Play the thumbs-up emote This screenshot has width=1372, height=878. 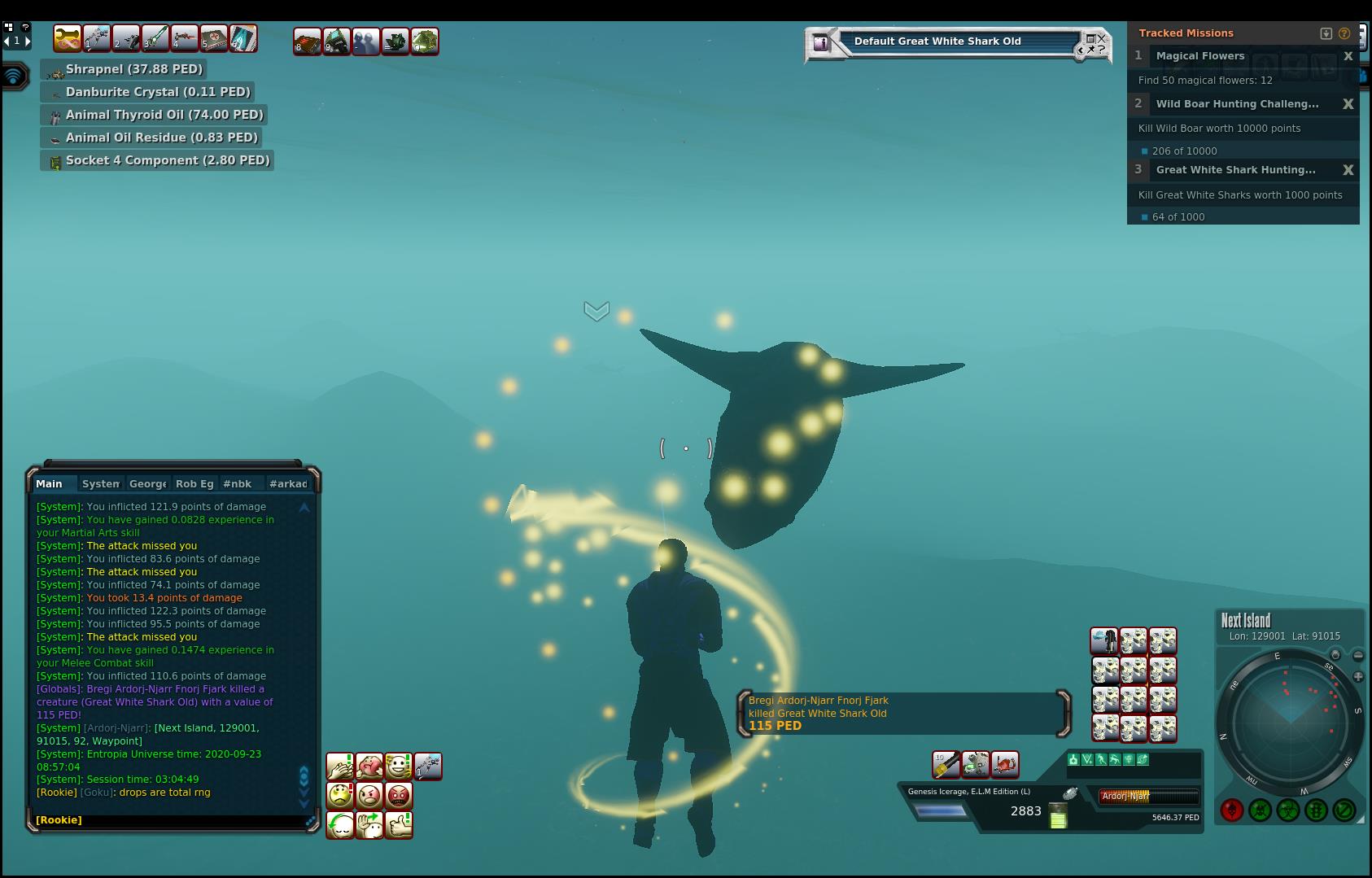click(x=399, y=824)
